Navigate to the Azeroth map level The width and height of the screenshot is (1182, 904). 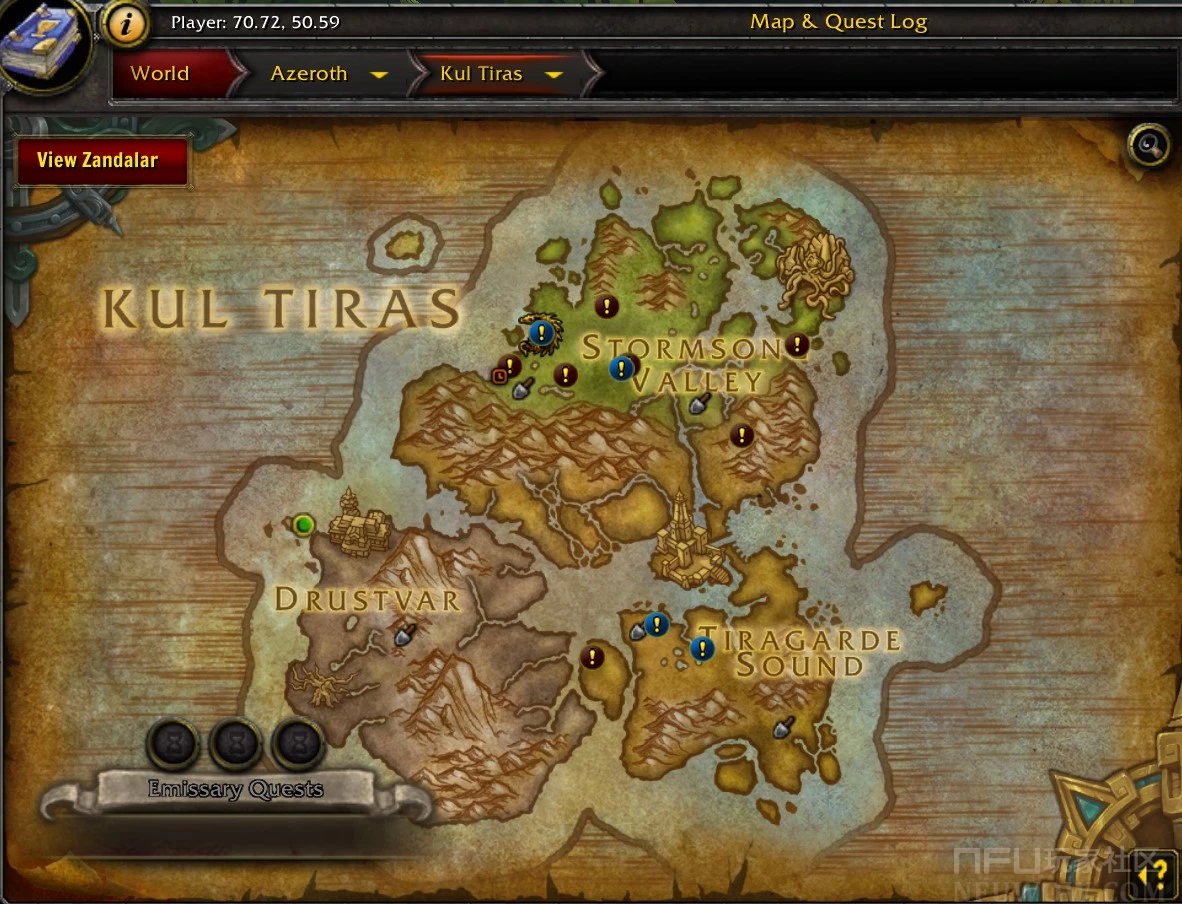point(309,74)
